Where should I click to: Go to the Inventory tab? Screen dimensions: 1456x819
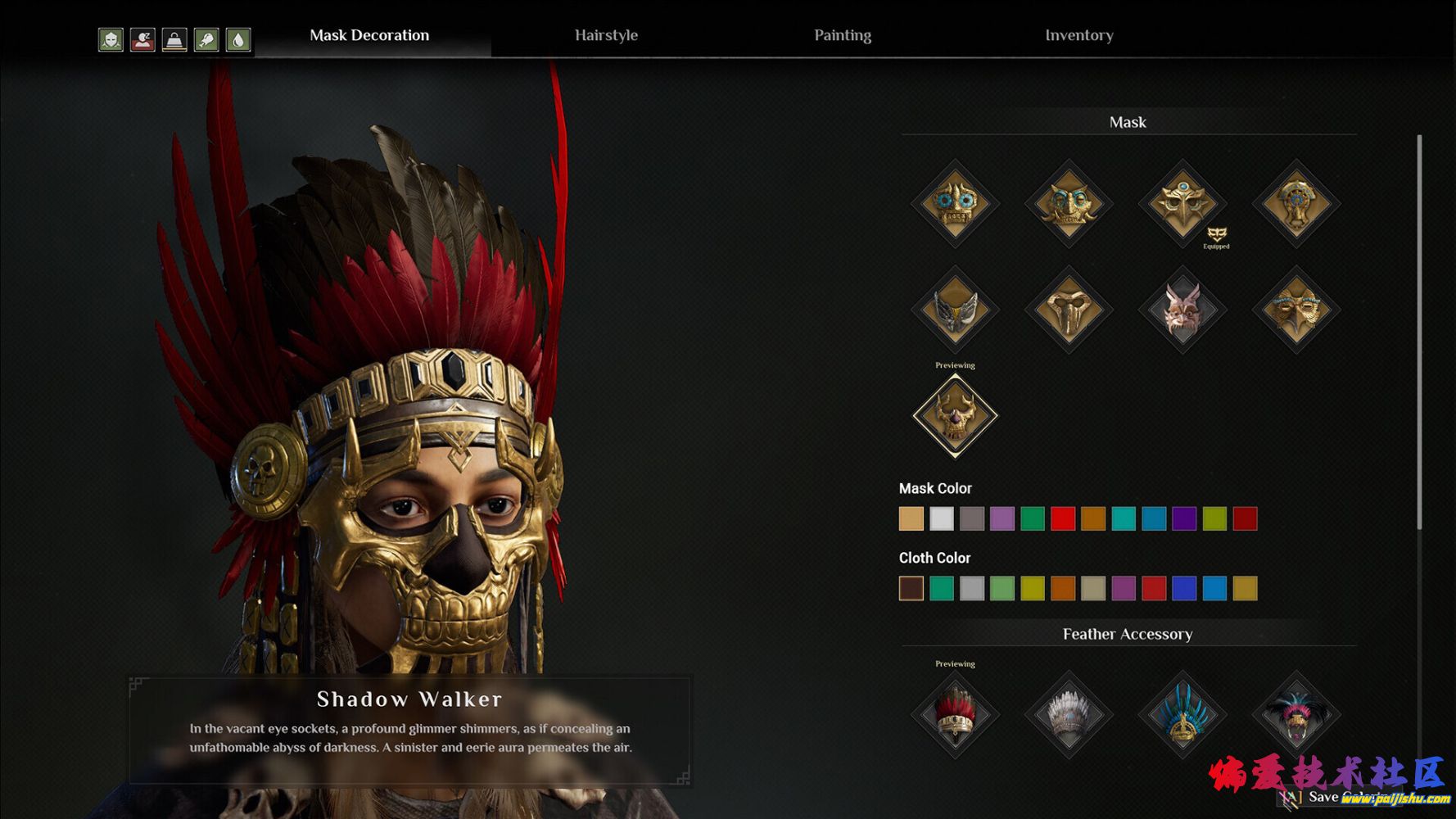tap(1078, 35)
